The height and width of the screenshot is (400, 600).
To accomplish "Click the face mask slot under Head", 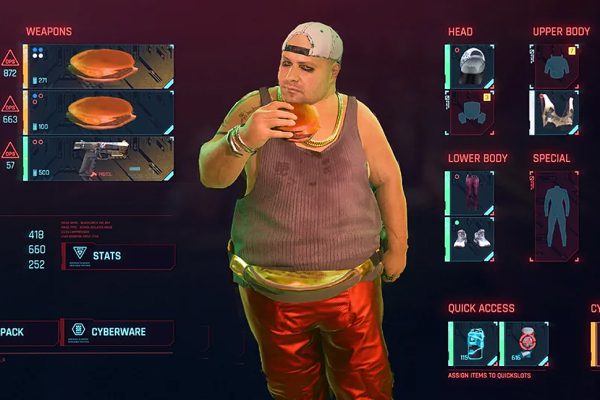I will [470, 112].
